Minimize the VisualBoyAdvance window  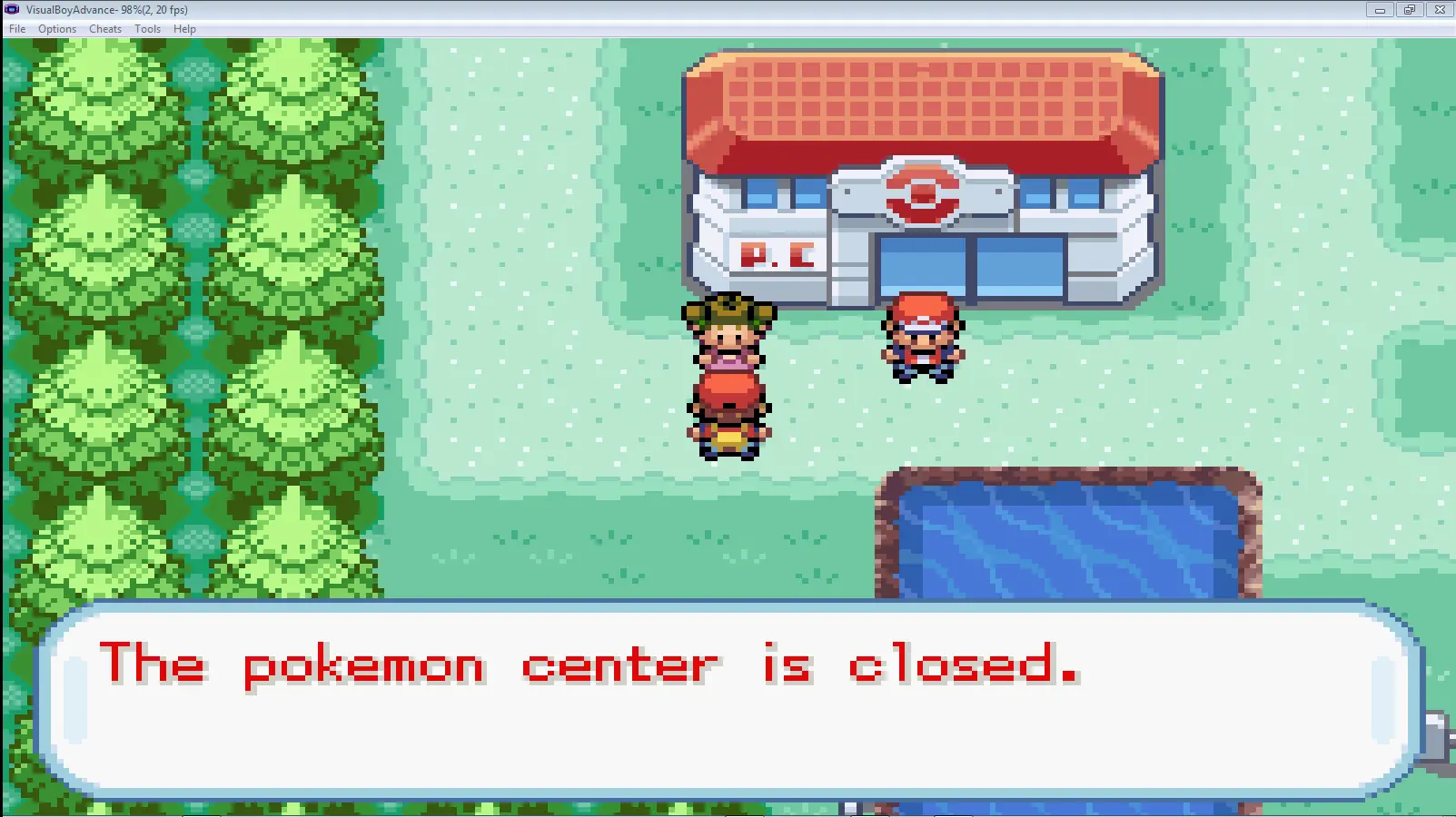click(x=1380, y=10)
